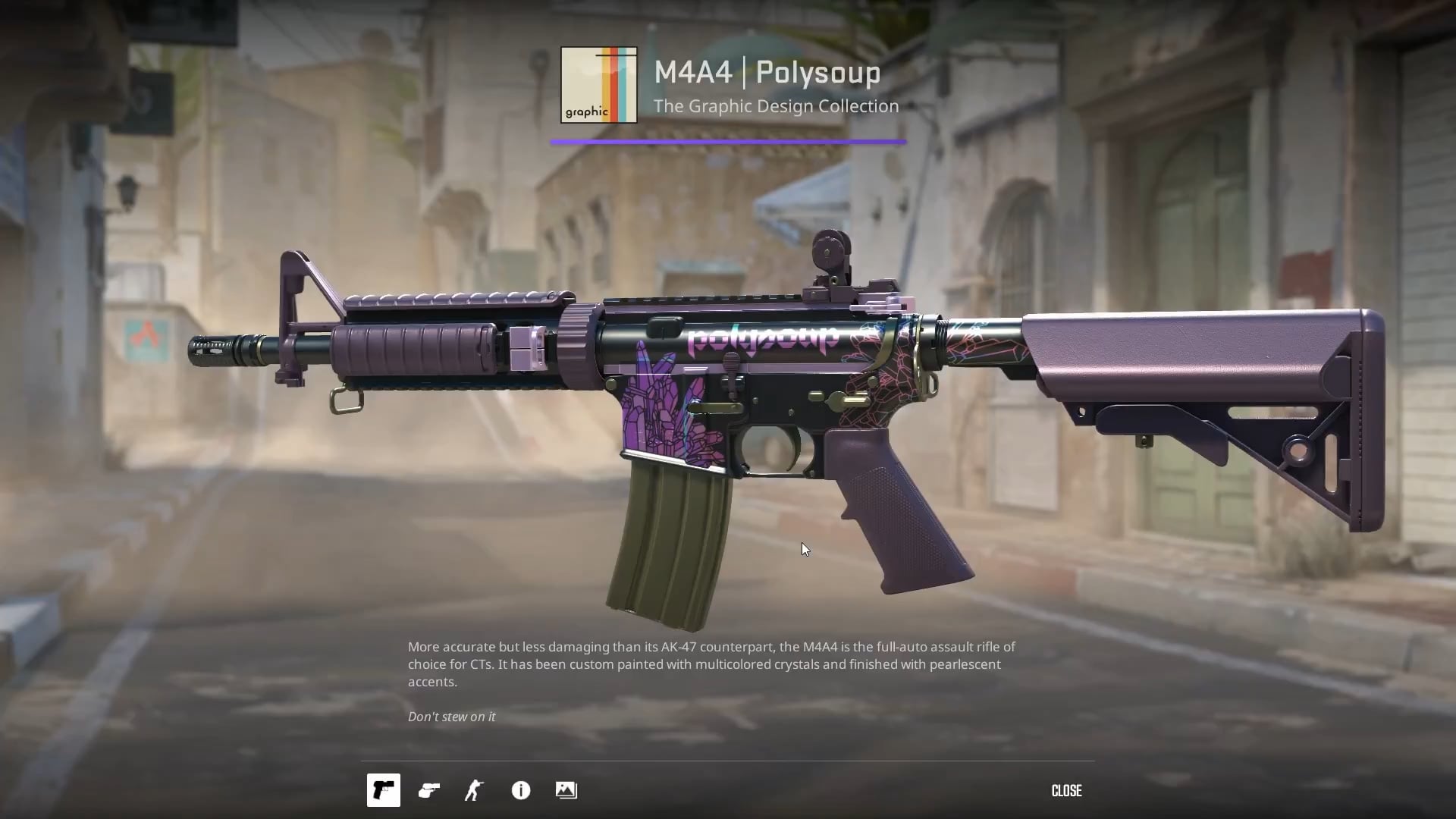This screenshot has width=1456, height=819.
Task: Click the Graphic Design Collection icon
Action: click(x=599, y=85)
